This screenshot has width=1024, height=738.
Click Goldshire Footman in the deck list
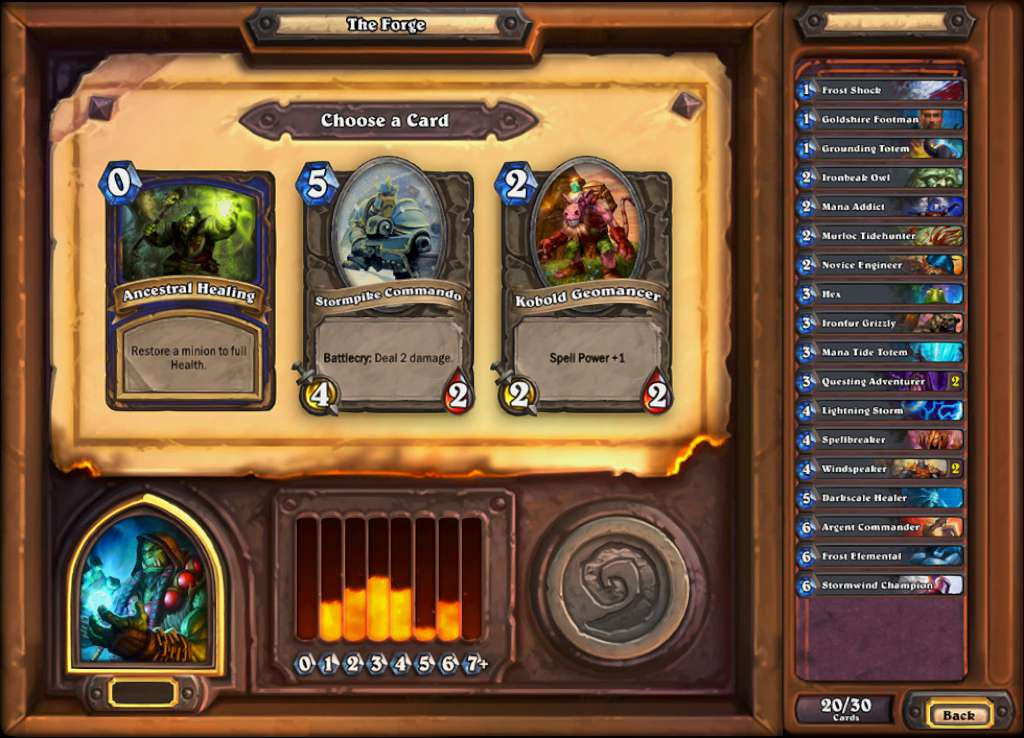click(x=880, y=119)
